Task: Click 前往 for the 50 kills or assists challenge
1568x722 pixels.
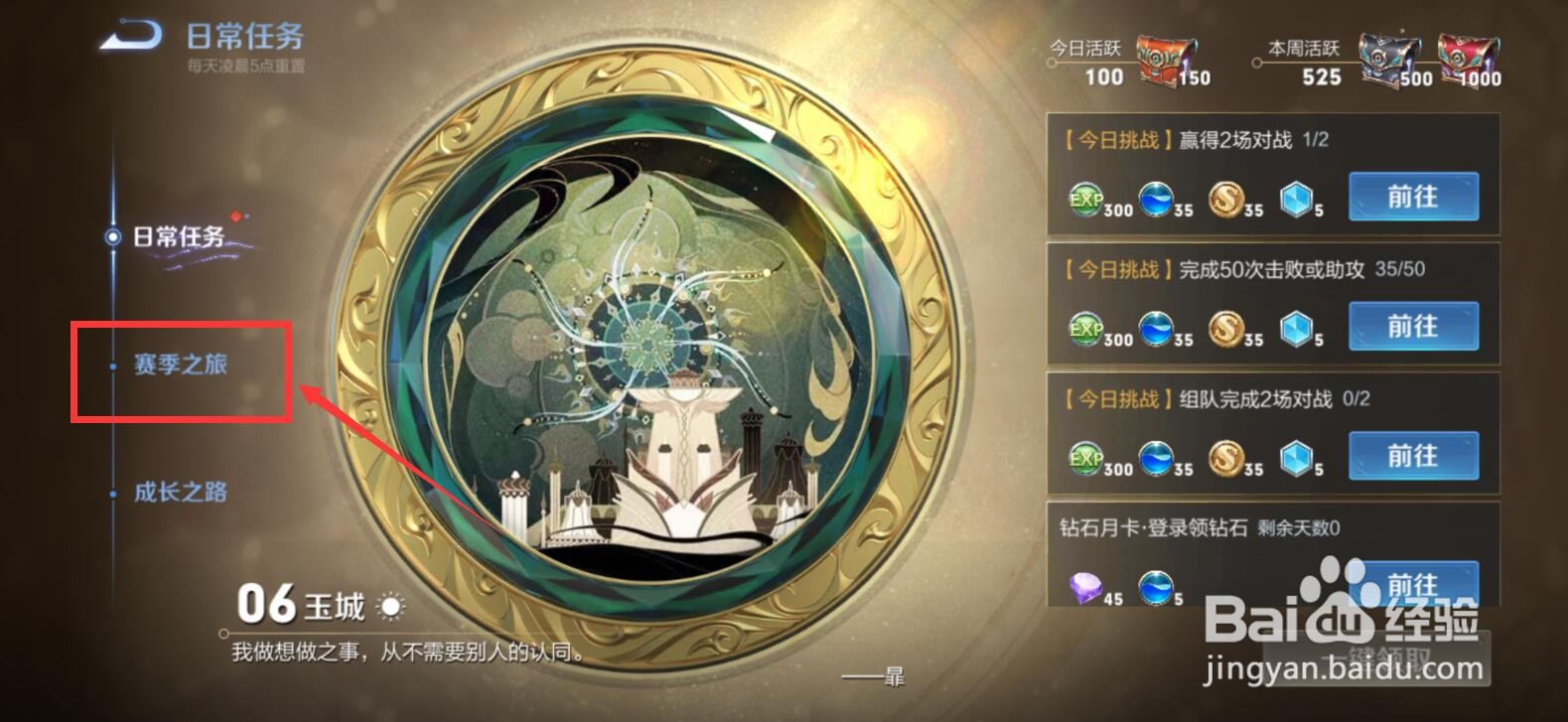Action: (1414, 326)
